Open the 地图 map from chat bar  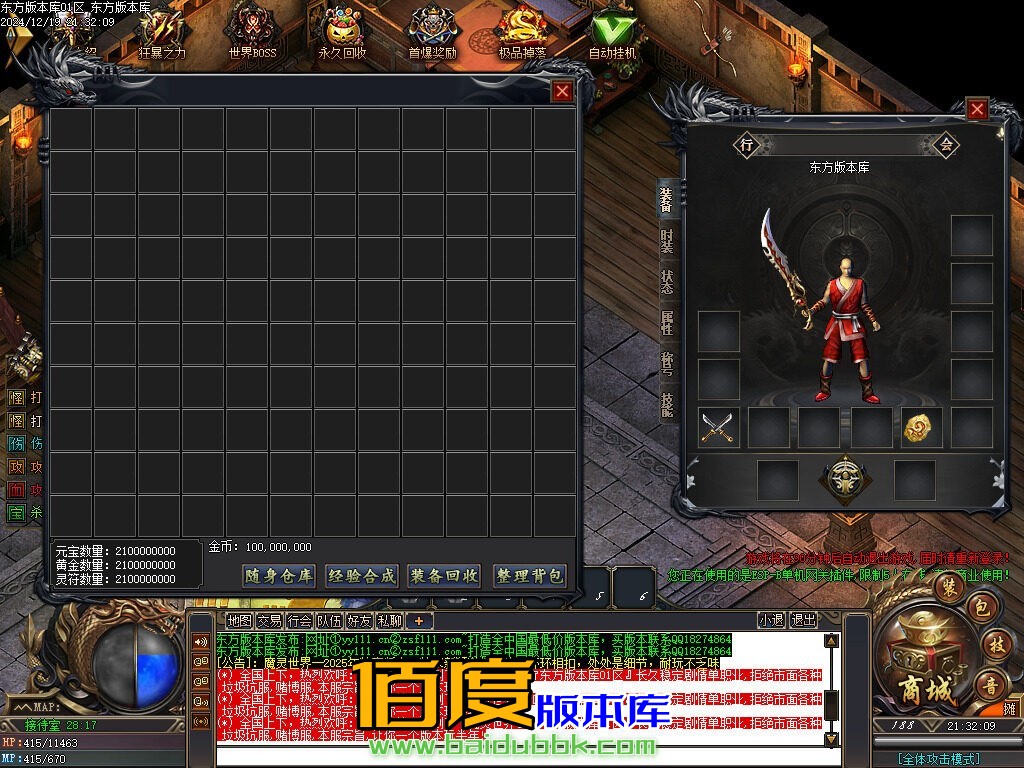(239, 620)
